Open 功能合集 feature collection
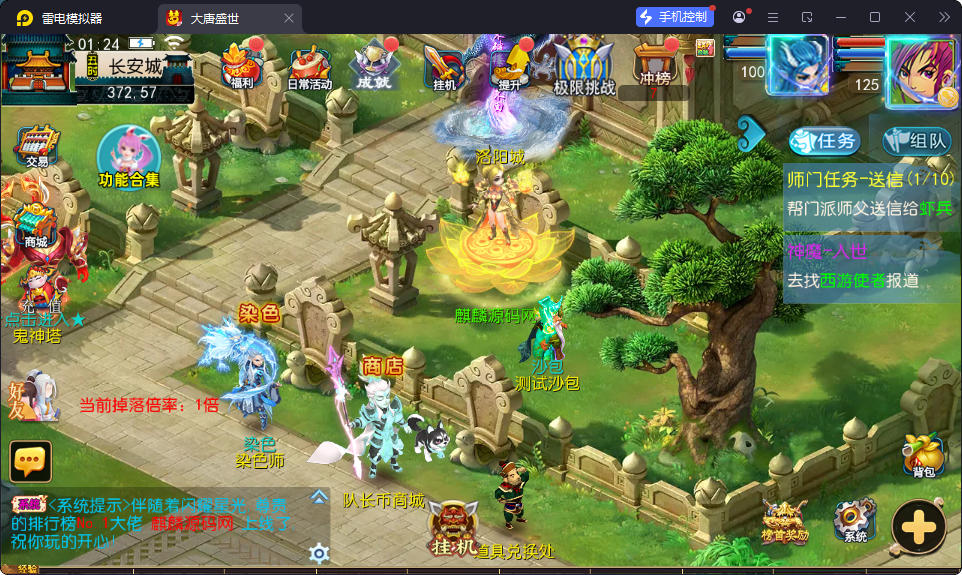The height and width of the screenshot is (575, 962). click(x=129, y=158)
